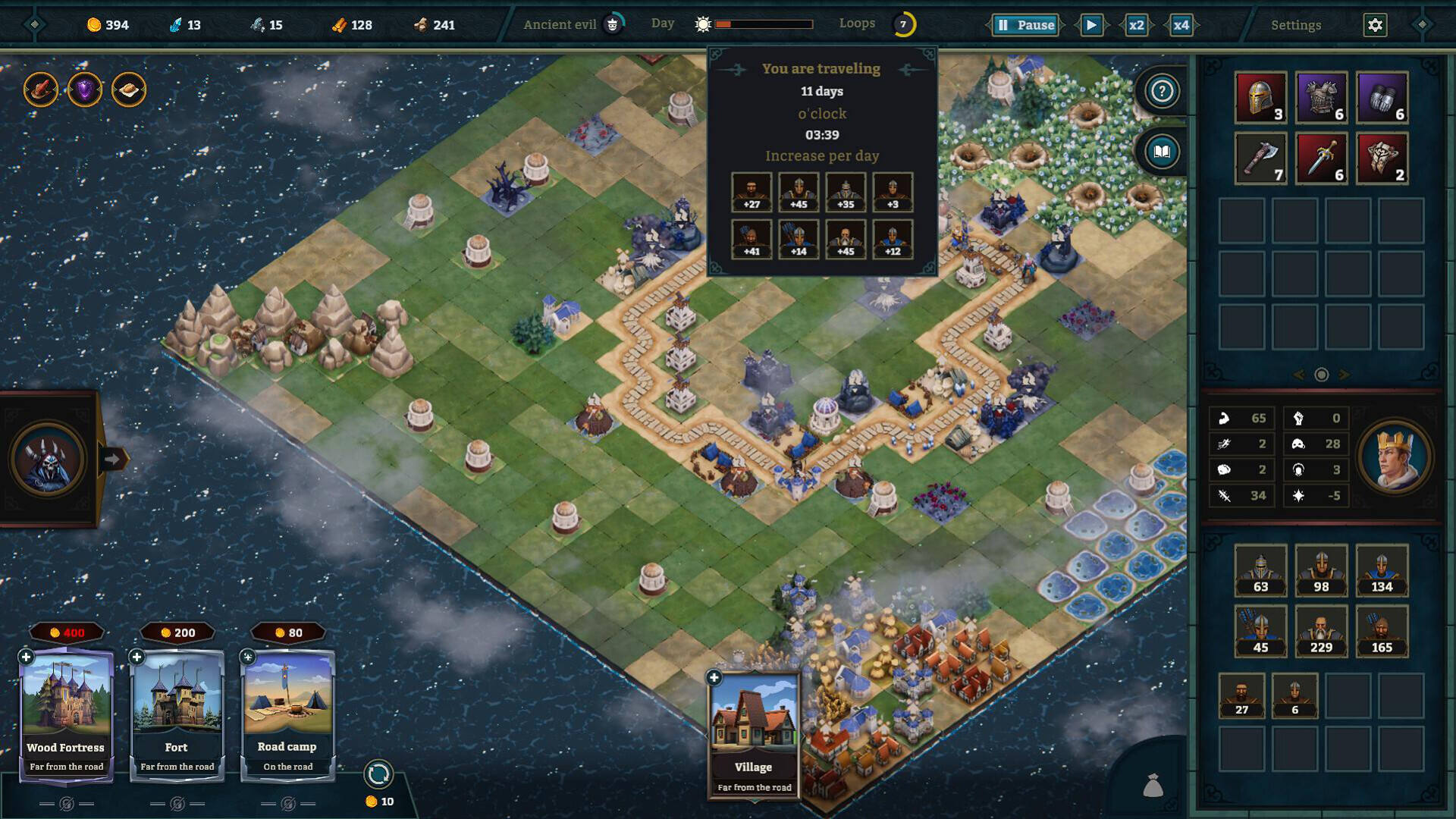Select the Wood Fortress card
The height and width of the screenshot is (819, 1456).
[66, 713]
